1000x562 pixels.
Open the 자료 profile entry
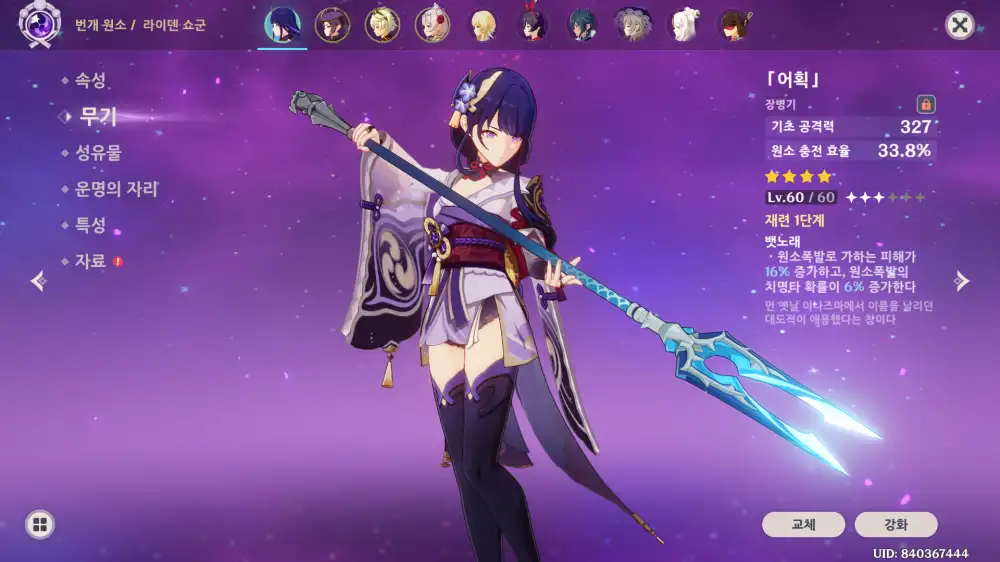tap(90, 261)
